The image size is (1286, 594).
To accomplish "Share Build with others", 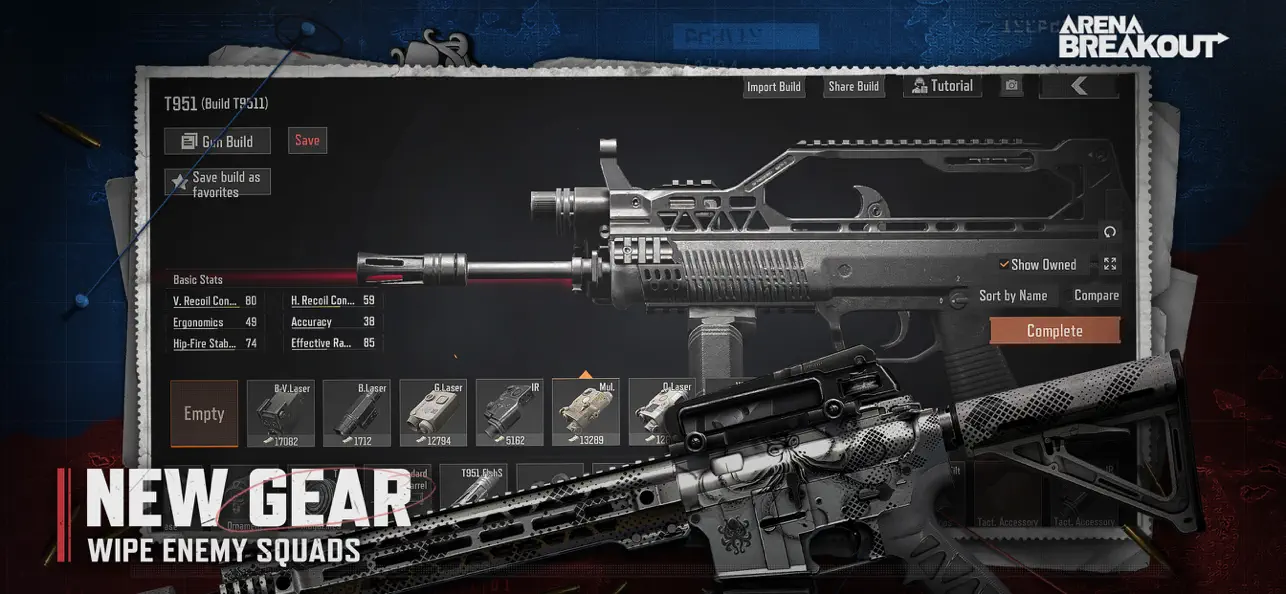I will click(853, 86).
